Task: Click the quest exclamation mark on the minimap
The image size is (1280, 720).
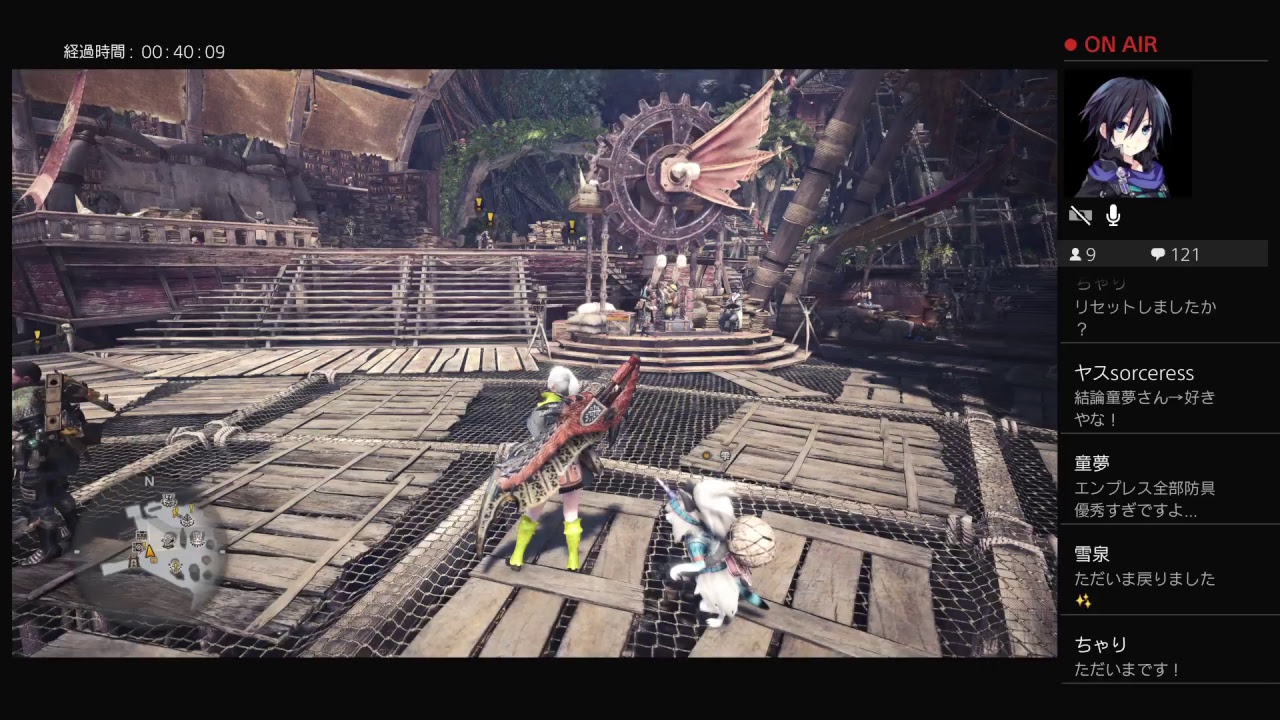Action: pos(175,513)
